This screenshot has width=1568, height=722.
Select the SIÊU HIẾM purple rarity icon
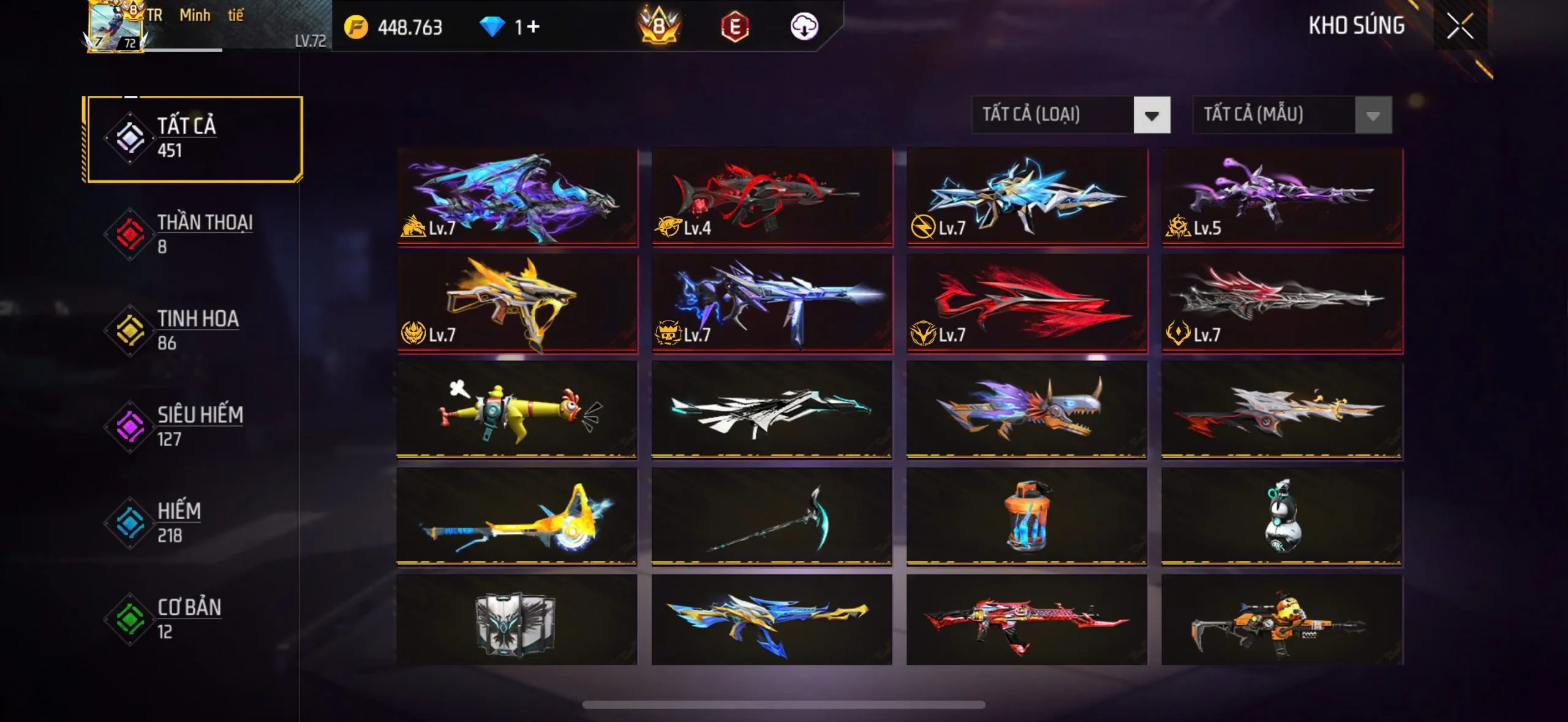[131, 425]
